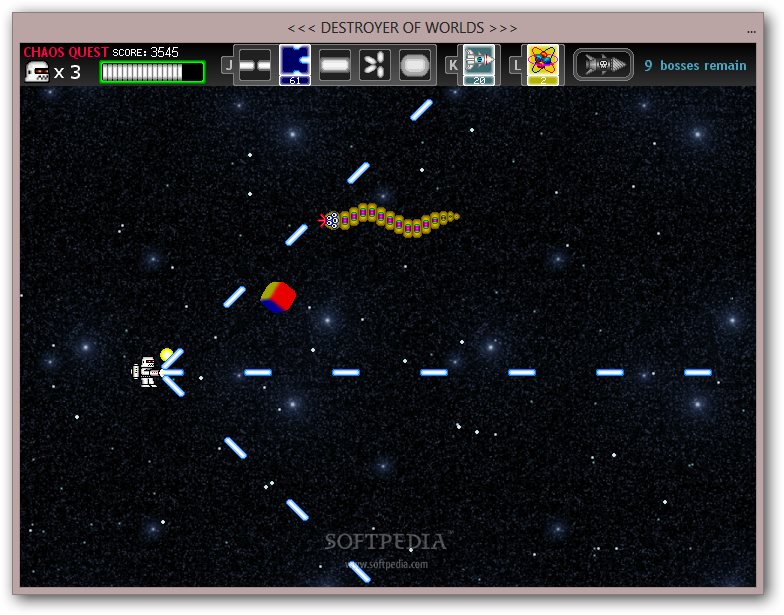Image resolution: width=784 pixels, height=615 pixels.
Task: Open the window's title bar options menu
Action: pyautogui.click(x=751, y=29)
